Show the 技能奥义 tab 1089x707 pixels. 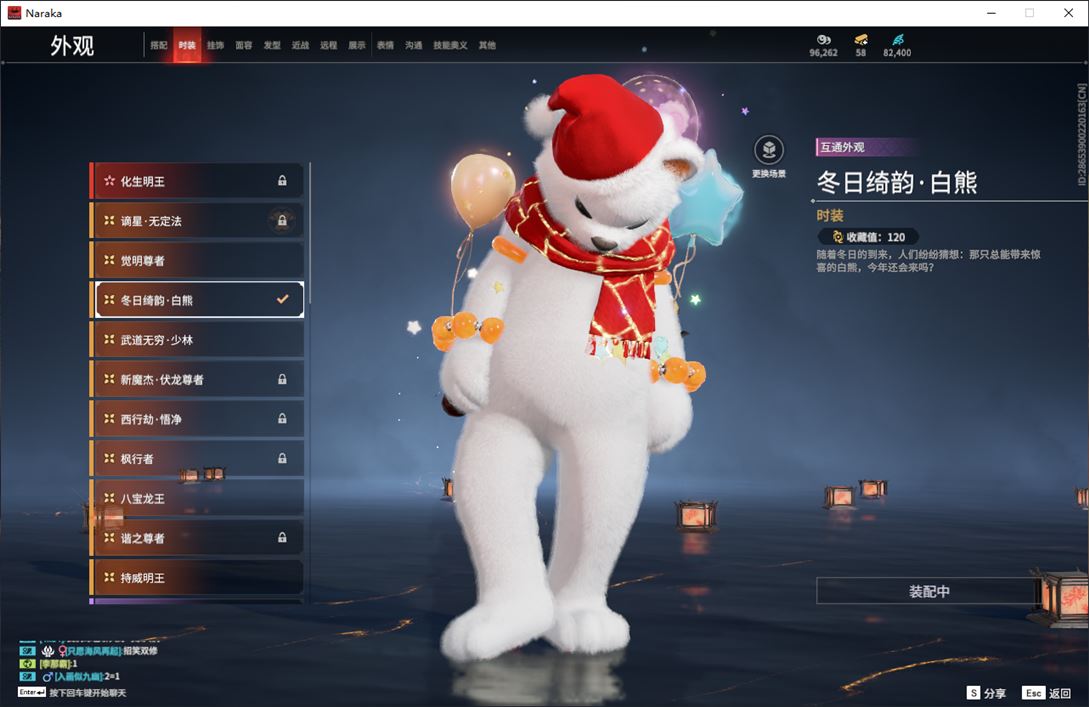pyautogui.click(x=450, y=46)
